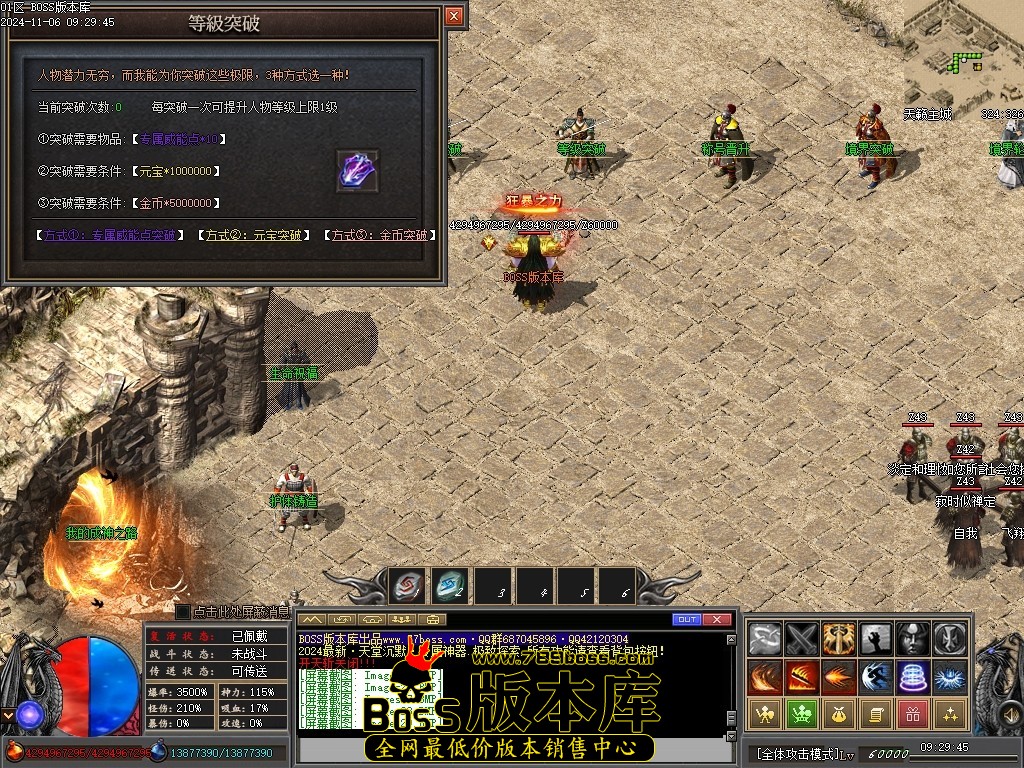
Task: Cast the blue stacked rings spell
Action: tap(913, 677)
